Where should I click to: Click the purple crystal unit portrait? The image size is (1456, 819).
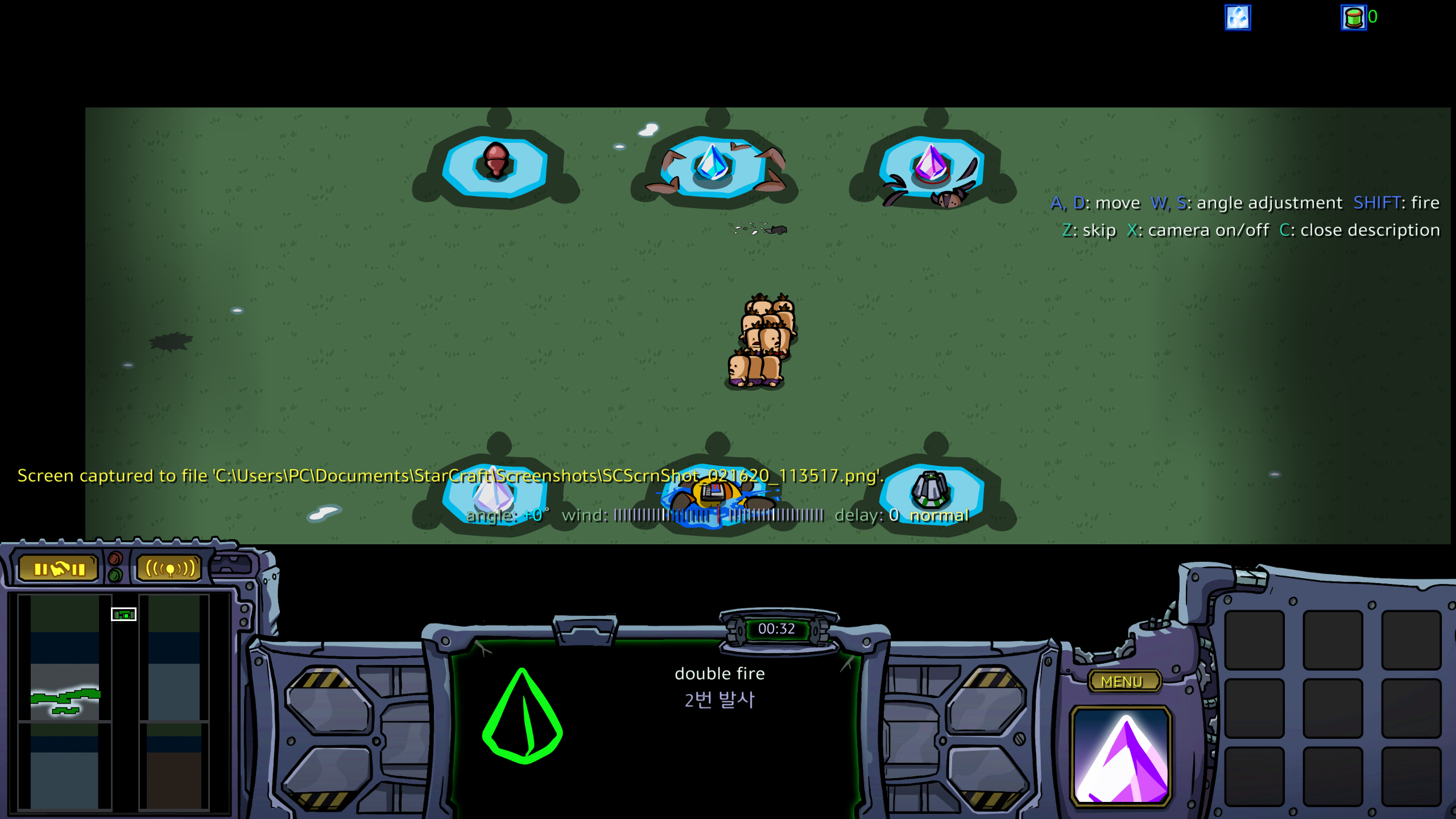tap(1120, 756)
